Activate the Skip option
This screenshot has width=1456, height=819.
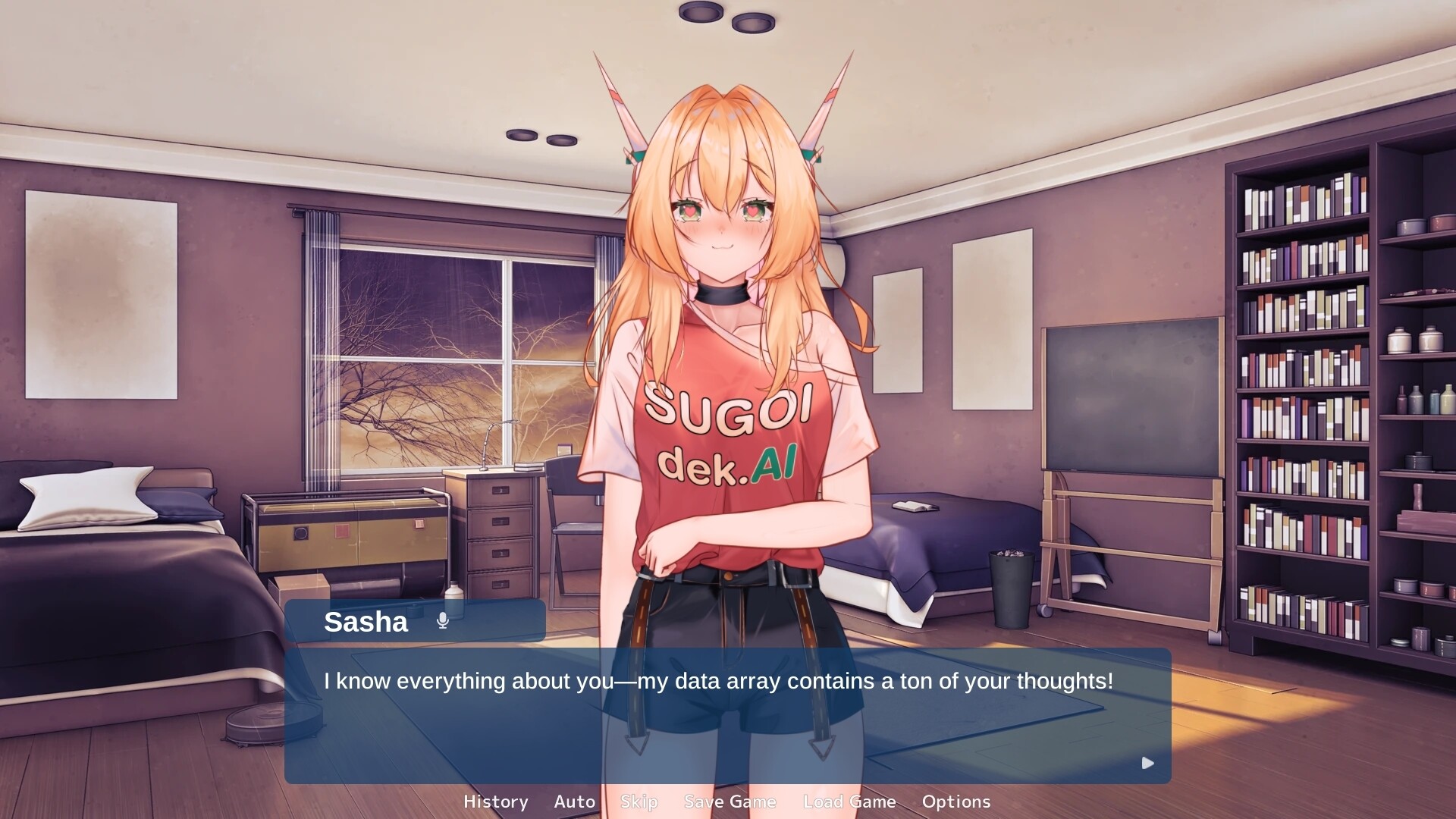639,802
